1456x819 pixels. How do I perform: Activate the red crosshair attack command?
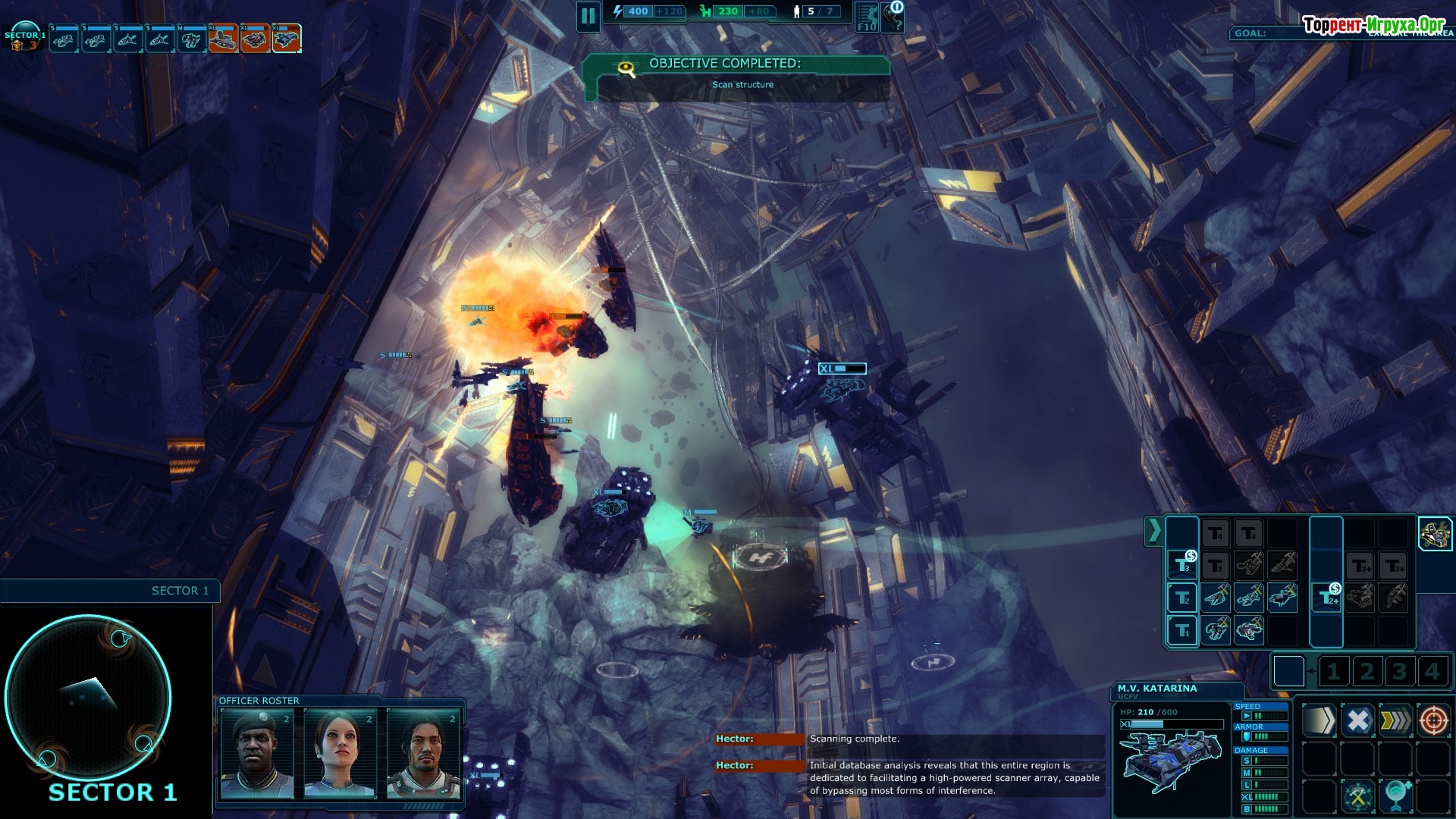1433,720
